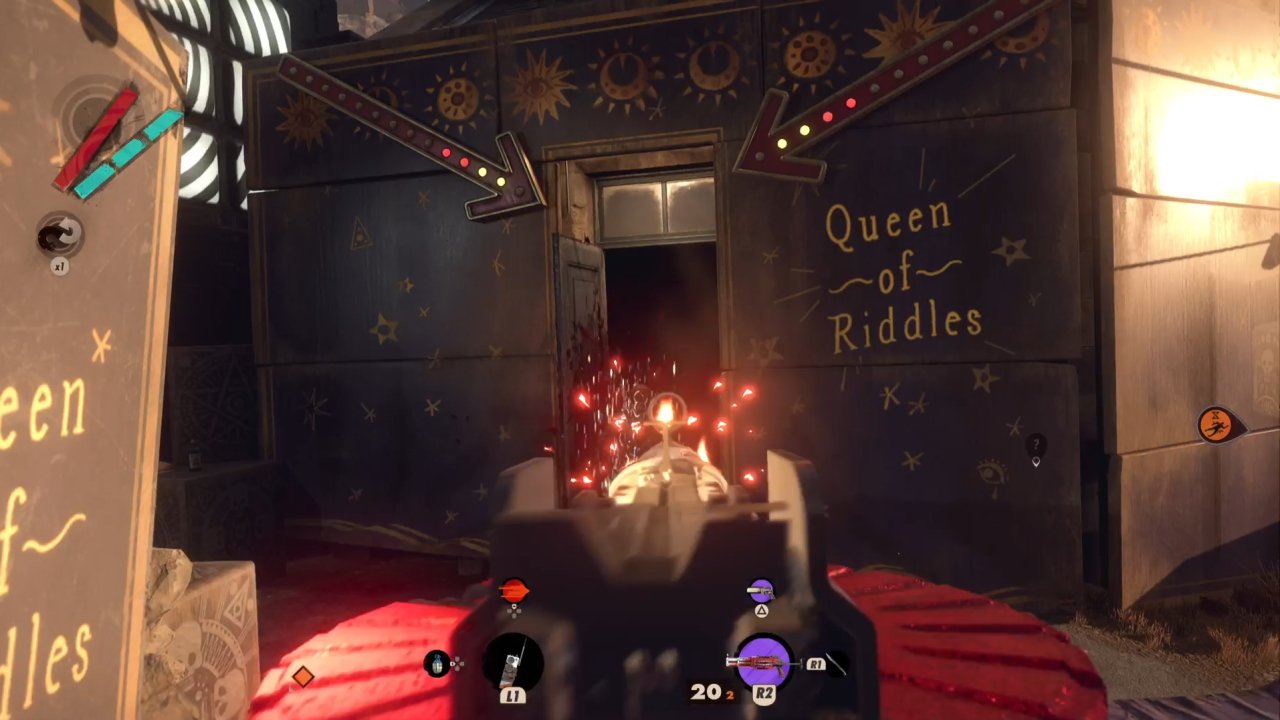Select the machete melee icon
1280x720 pixels.
[x=836, y=663]
